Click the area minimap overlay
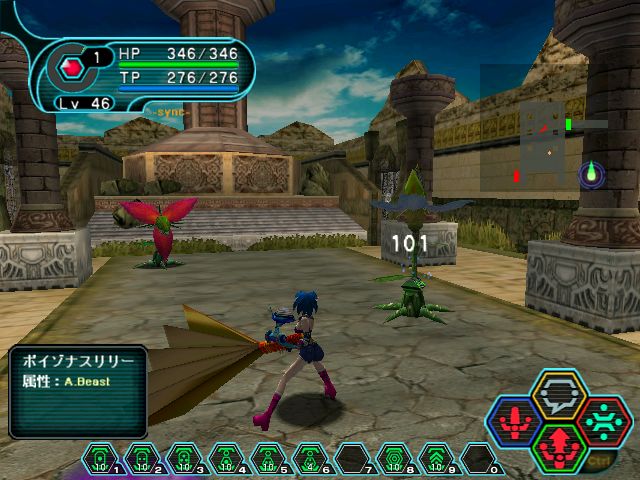This screenshot has width=640, height=480. pos(545,132)
